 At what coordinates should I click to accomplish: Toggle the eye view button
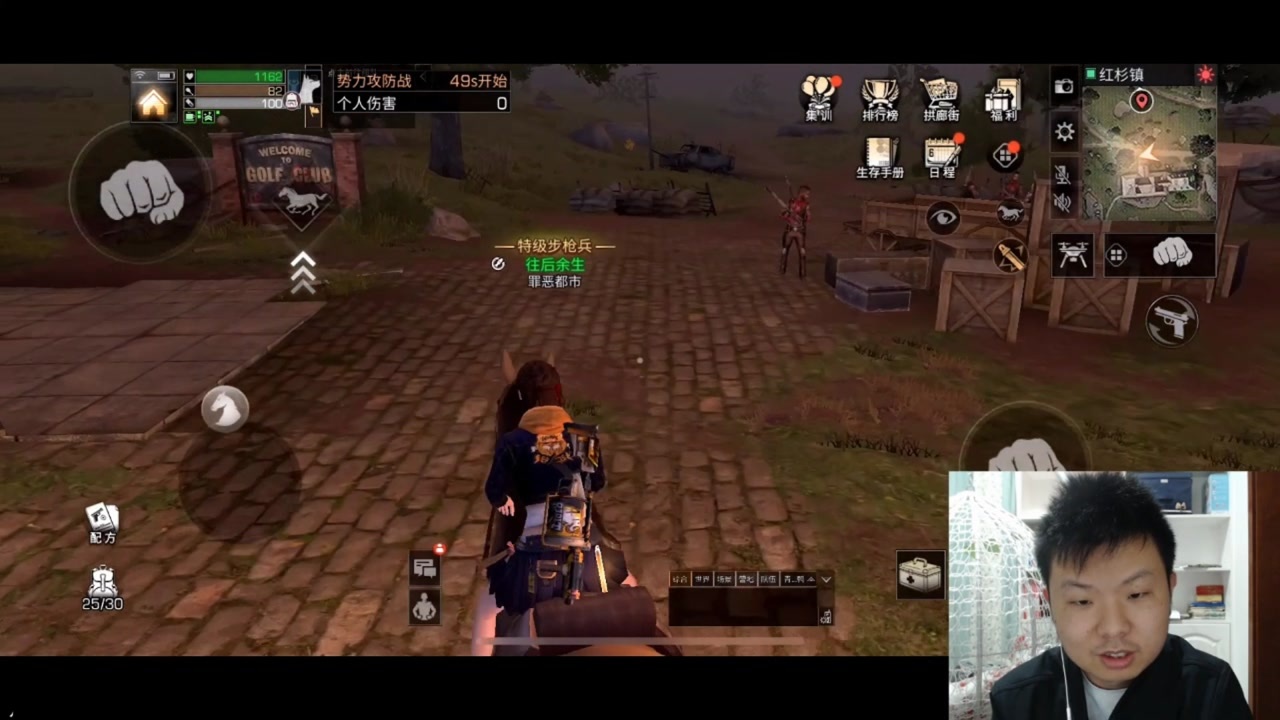click(942, 218)
